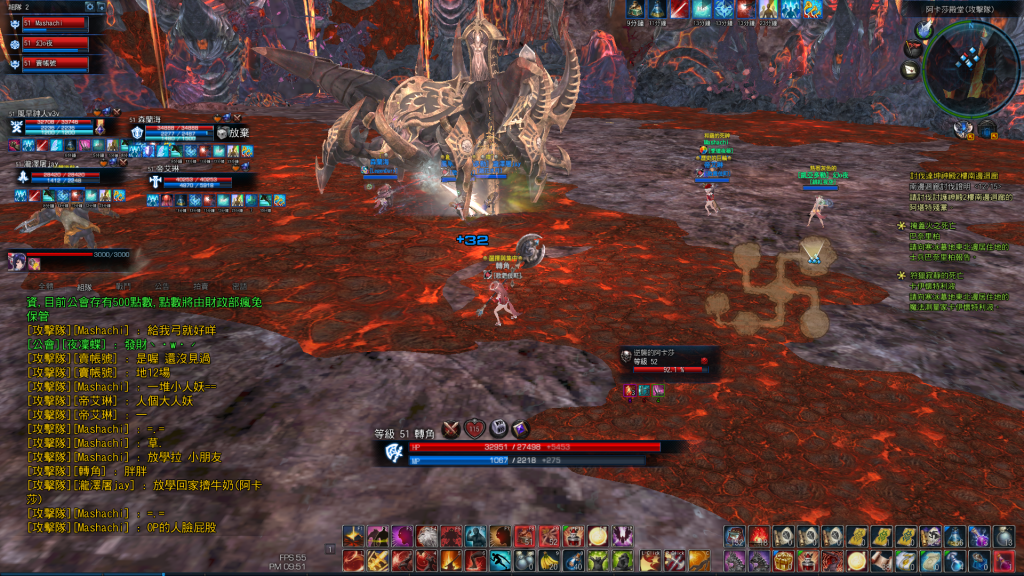Switch to the 組隊 chat tab
The height and width of the screenshot is (576, 1024).
(x=84, y=285)
